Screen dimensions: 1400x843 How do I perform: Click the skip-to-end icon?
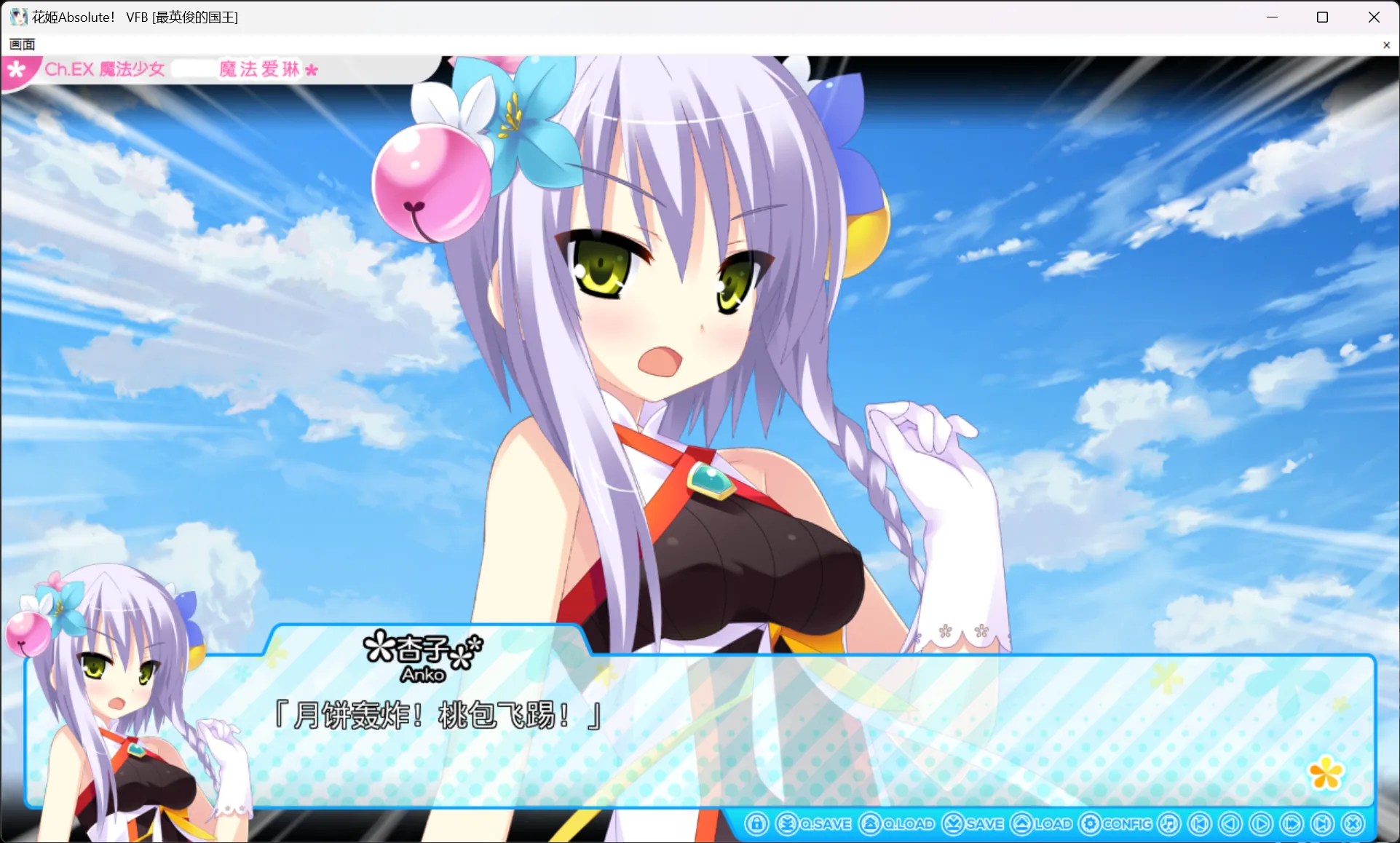click(1321, 823)
